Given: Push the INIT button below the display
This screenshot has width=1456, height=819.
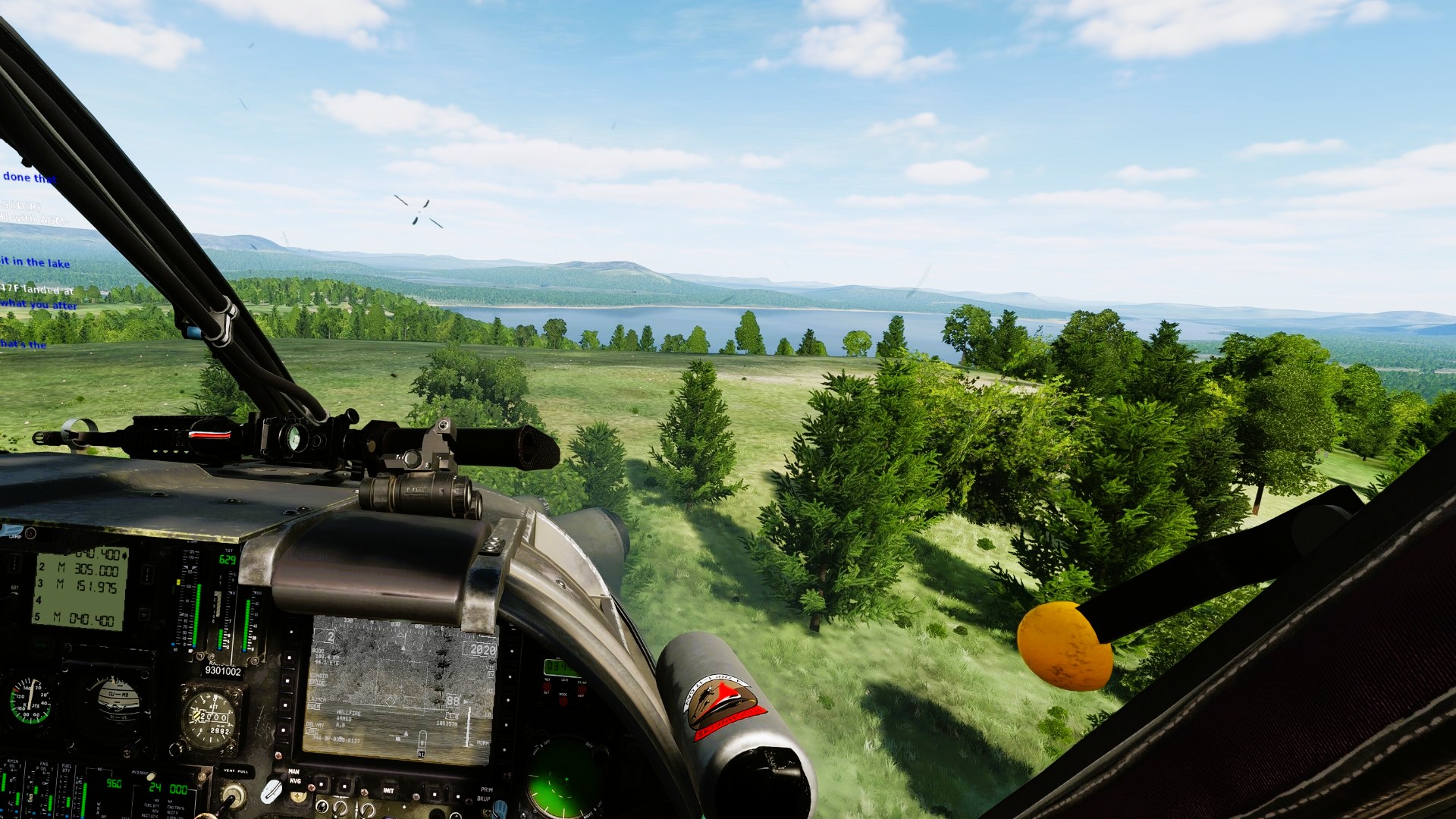Looking at the screenshot, I should [388, 791].
